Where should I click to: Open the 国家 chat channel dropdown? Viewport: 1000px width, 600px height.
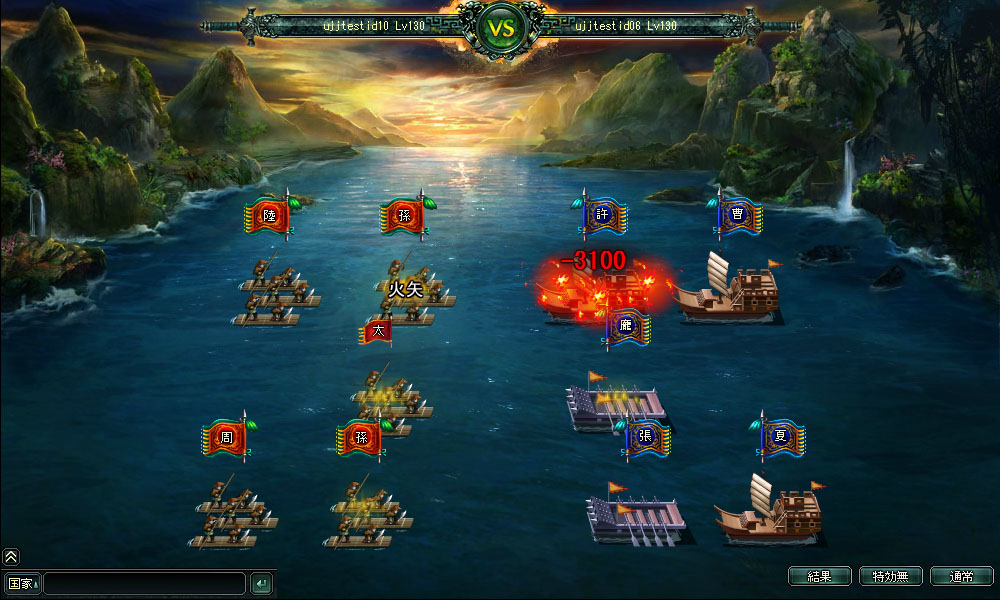pos(22,583)
